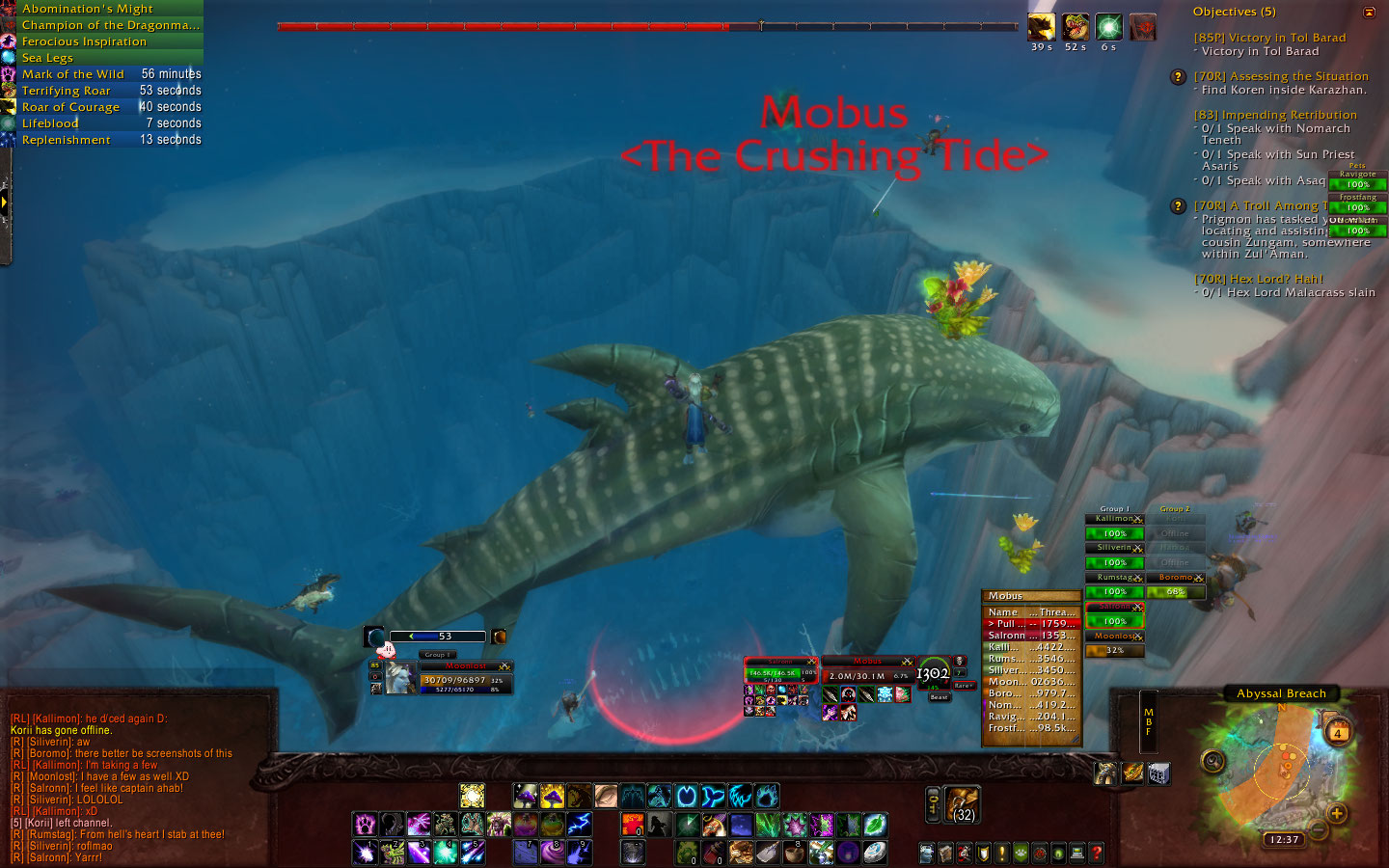Open the backpack with 32 free slots
Image resolution: width=1389 pixels, height=868 pixels.
pos(963,804)
